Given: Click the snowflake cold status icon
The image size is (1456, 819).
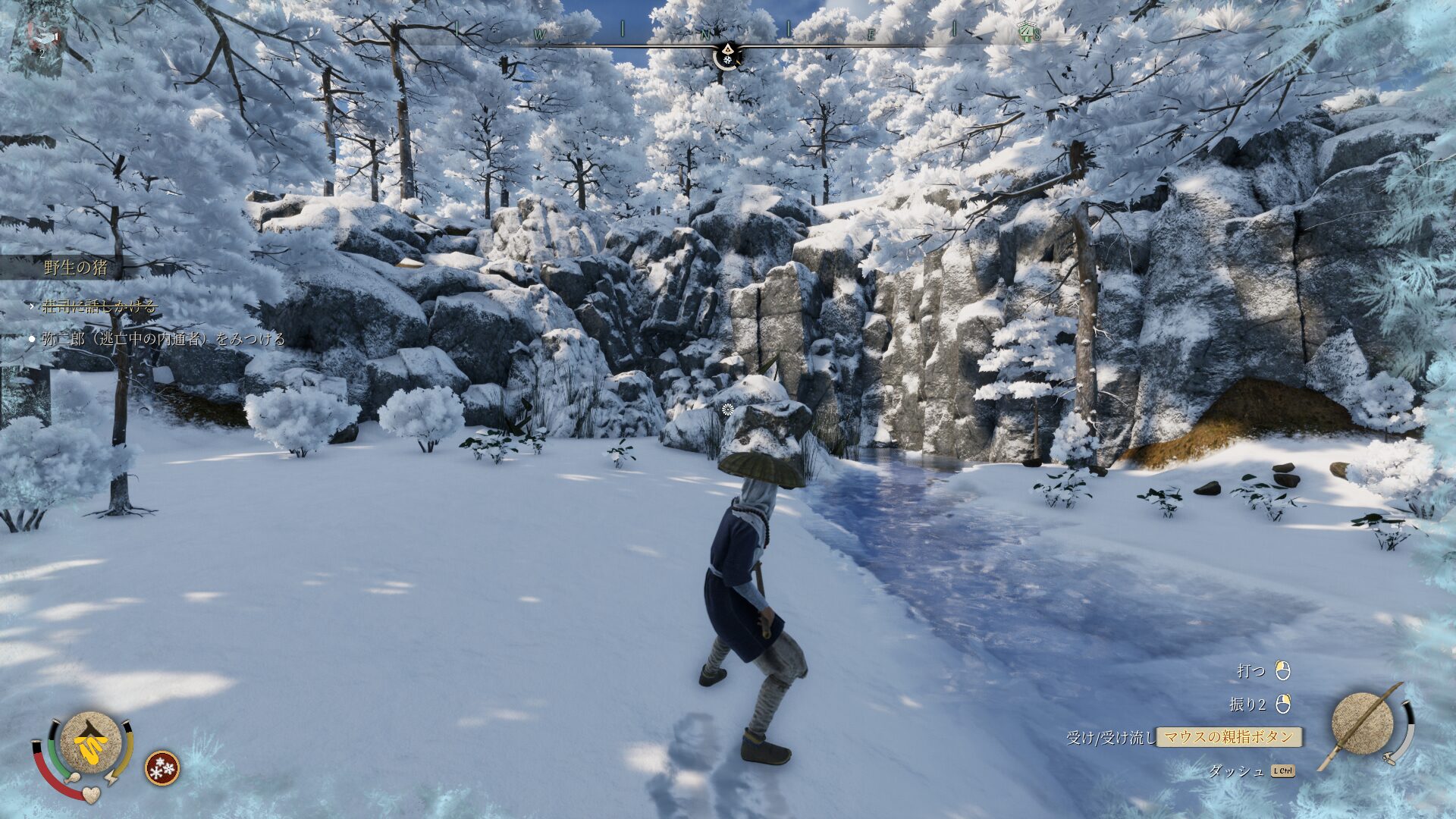Looking at the screenshot, I should [x=162, y=767].
